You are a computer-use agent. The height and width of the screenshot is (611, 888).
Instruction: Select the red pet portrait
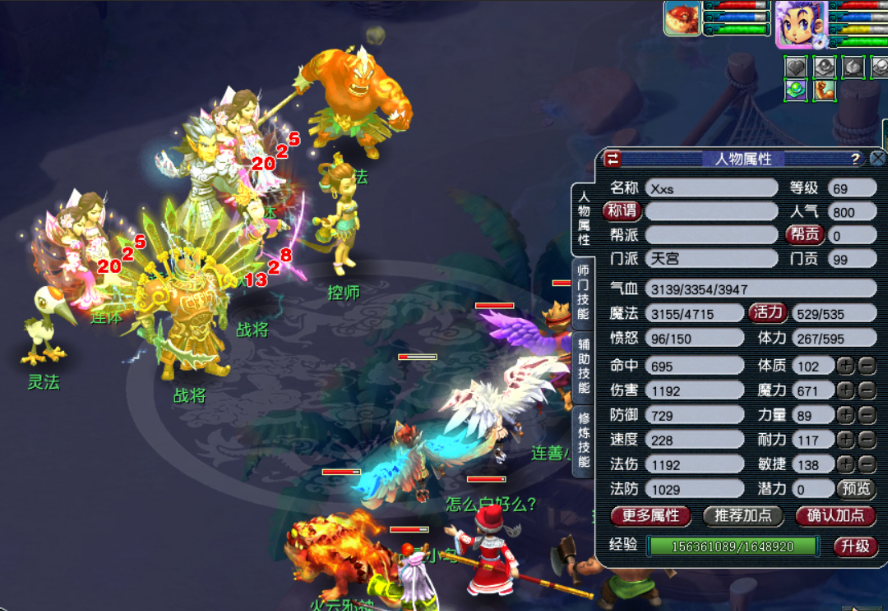684,19
